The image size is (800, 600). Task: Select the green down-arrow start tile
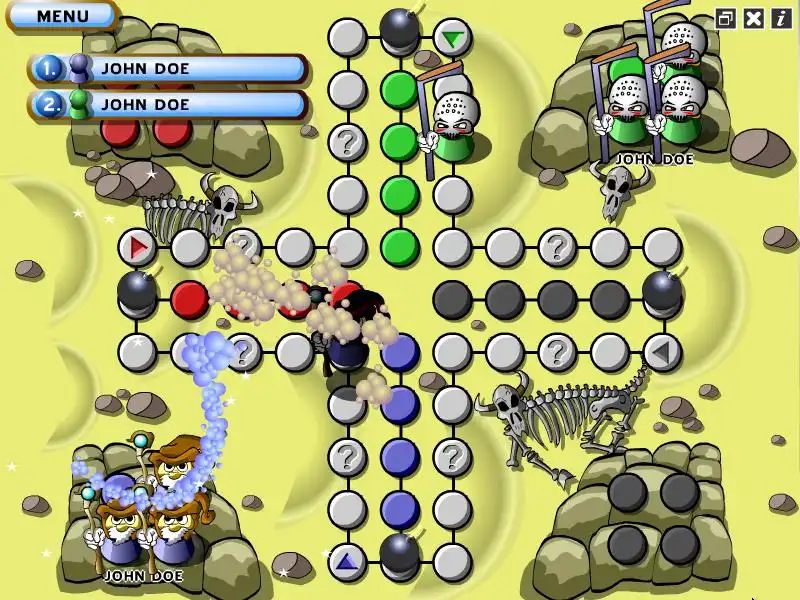[x=453, y=39]
